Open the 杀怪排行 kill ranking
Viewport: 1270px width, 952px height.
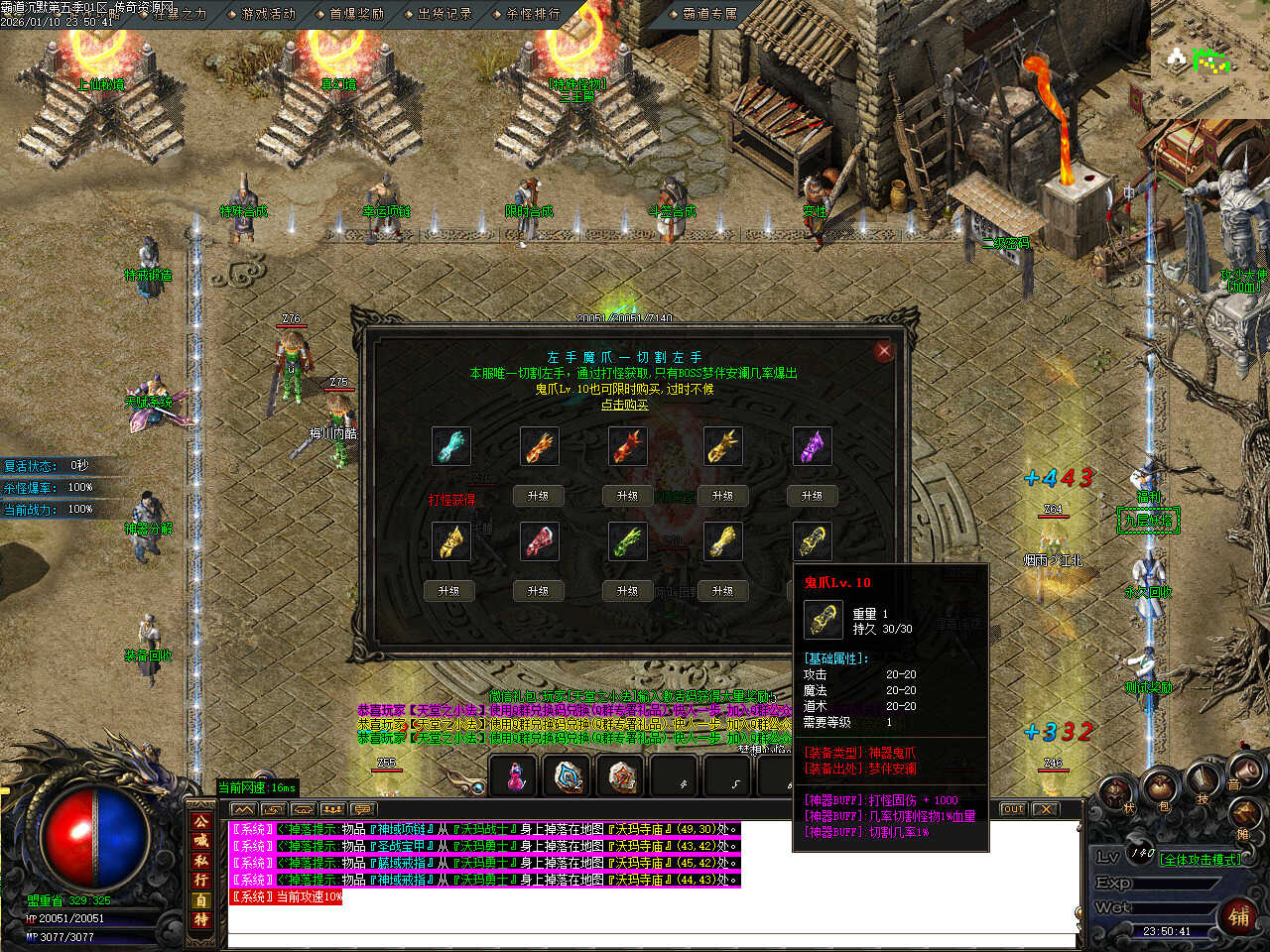[x=533, y=14]
